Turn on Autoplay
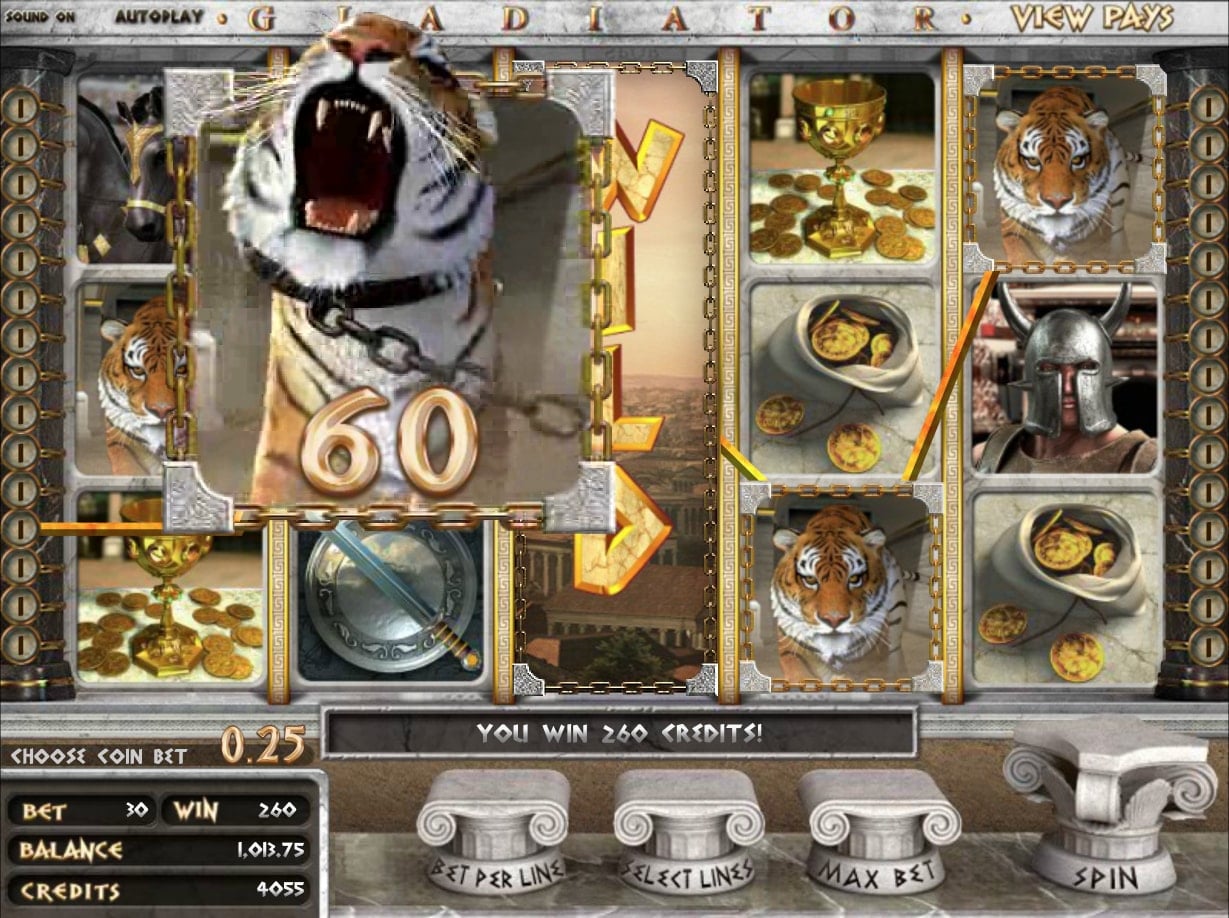 pyautogui.click(x=159, y=17)
